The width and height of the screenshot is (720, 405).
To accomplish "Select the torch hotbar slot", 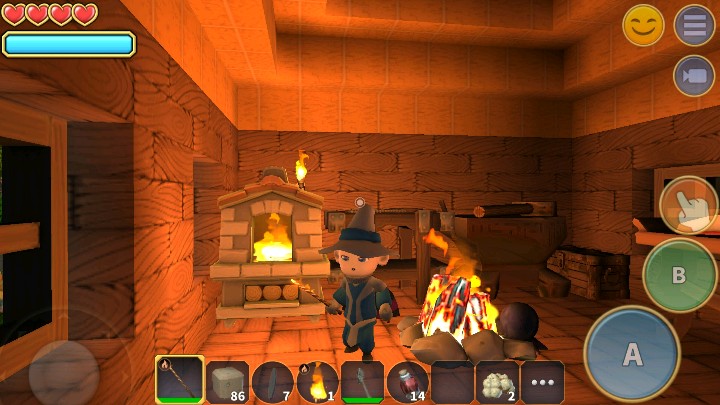I will pyautogui.click(x=317, y=381).
